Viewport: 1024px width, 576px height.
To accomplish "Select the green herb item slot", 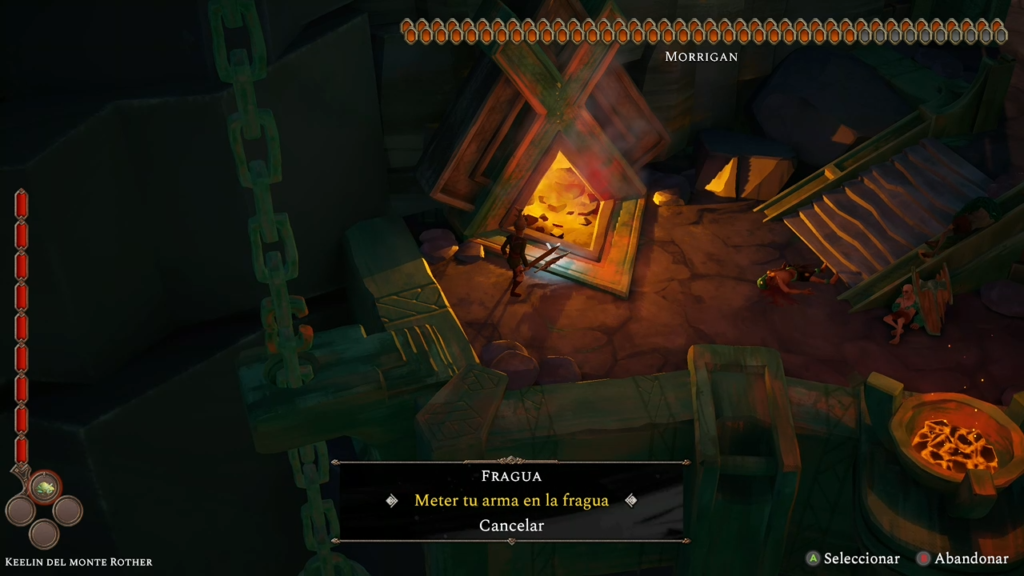I will [44, 487].
